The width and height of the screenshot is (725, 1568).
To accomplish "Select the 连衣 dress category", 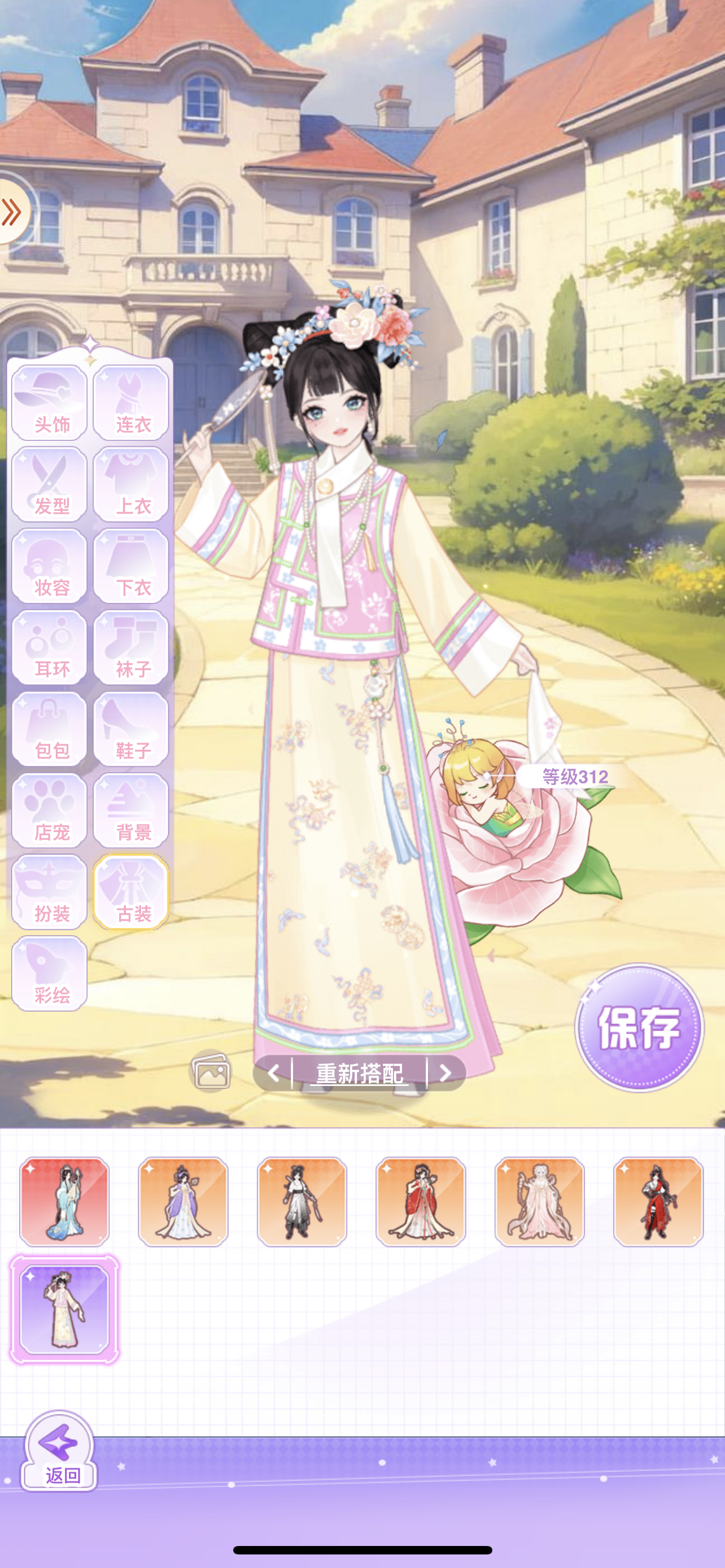I will [x=132, y=402].
